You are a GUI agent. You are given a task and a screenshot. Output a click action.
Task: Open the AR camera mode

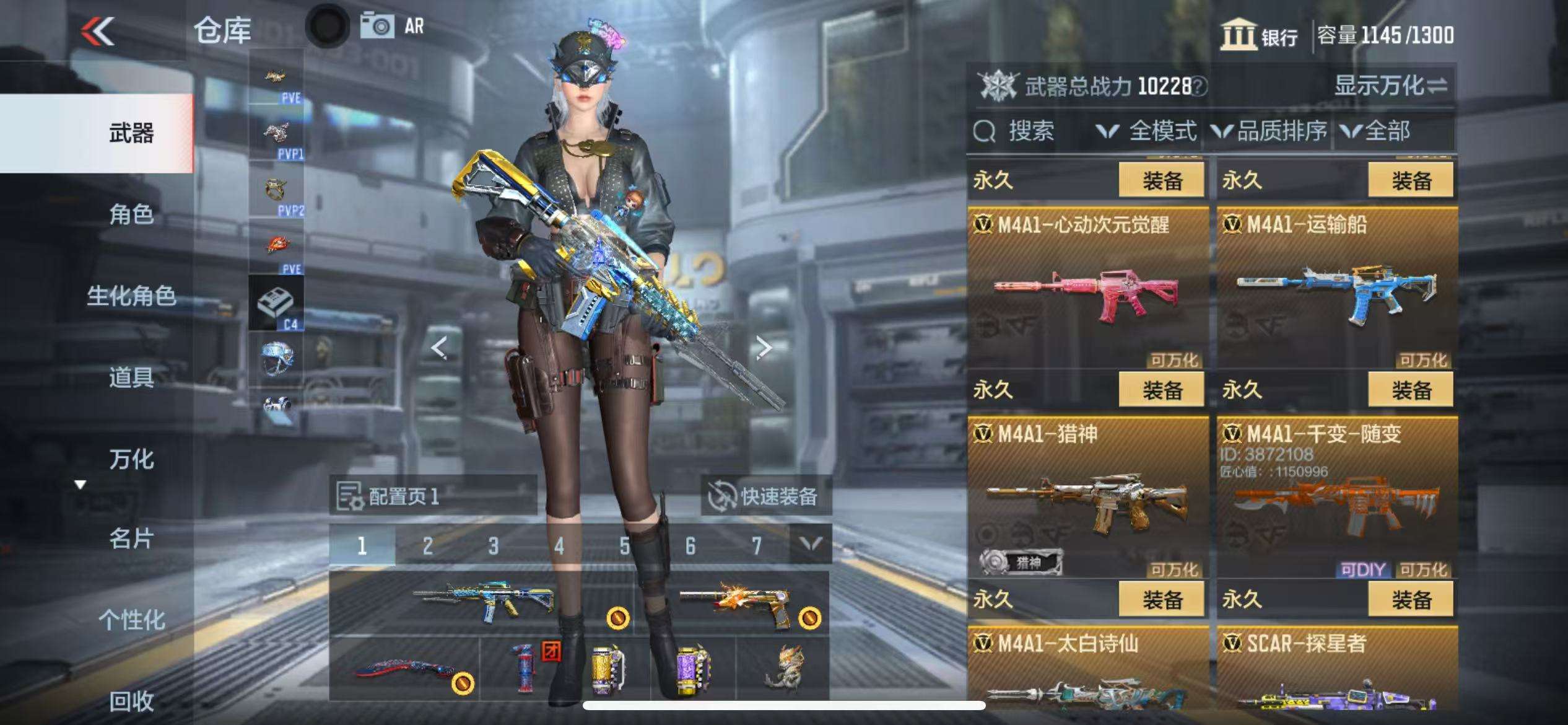click(x=393, y=26)
